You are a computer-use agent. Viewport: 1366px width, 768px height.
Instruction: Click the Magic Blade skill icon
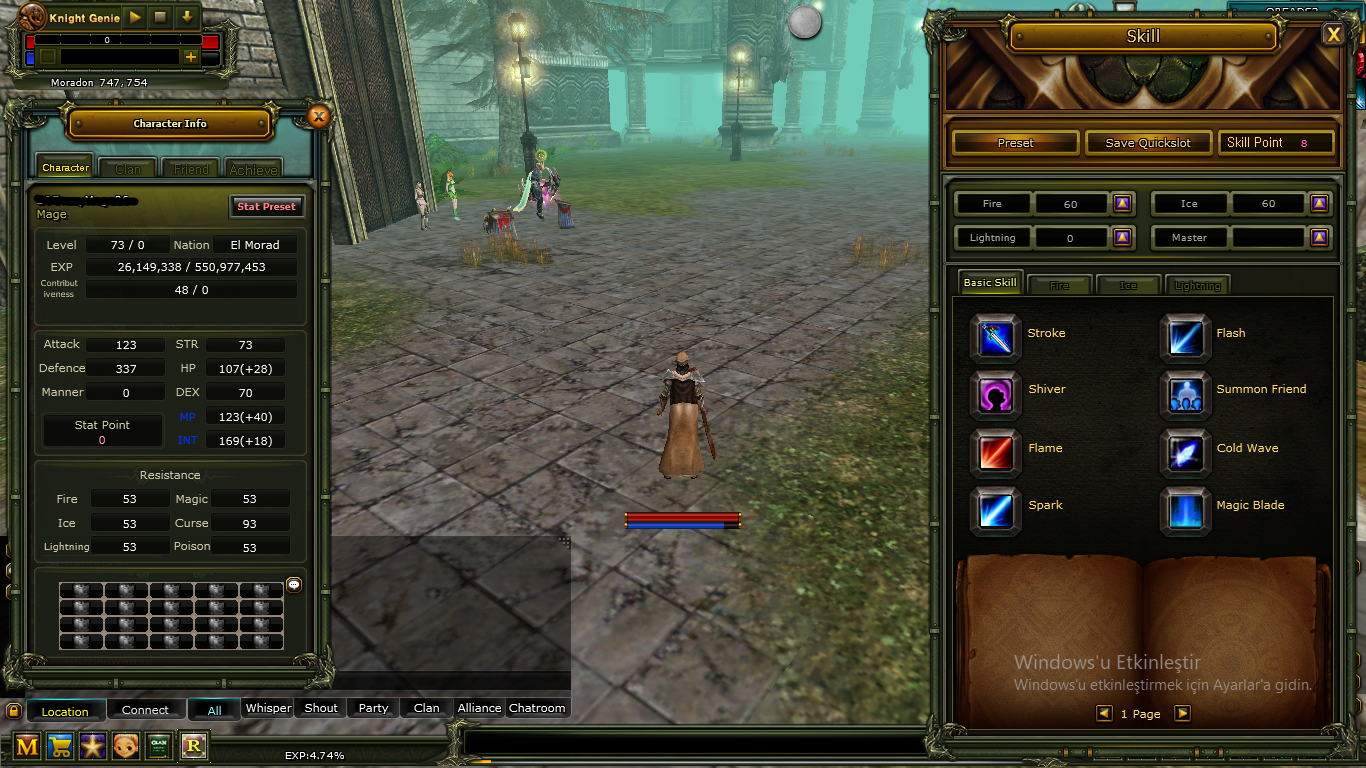click(1185, 510)
